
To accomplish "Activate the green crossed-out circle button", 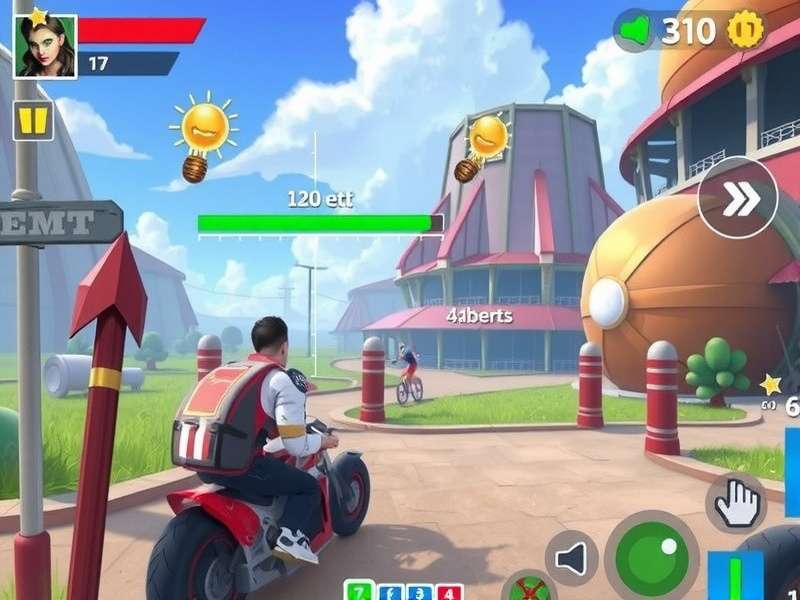I will click(529, 588).
